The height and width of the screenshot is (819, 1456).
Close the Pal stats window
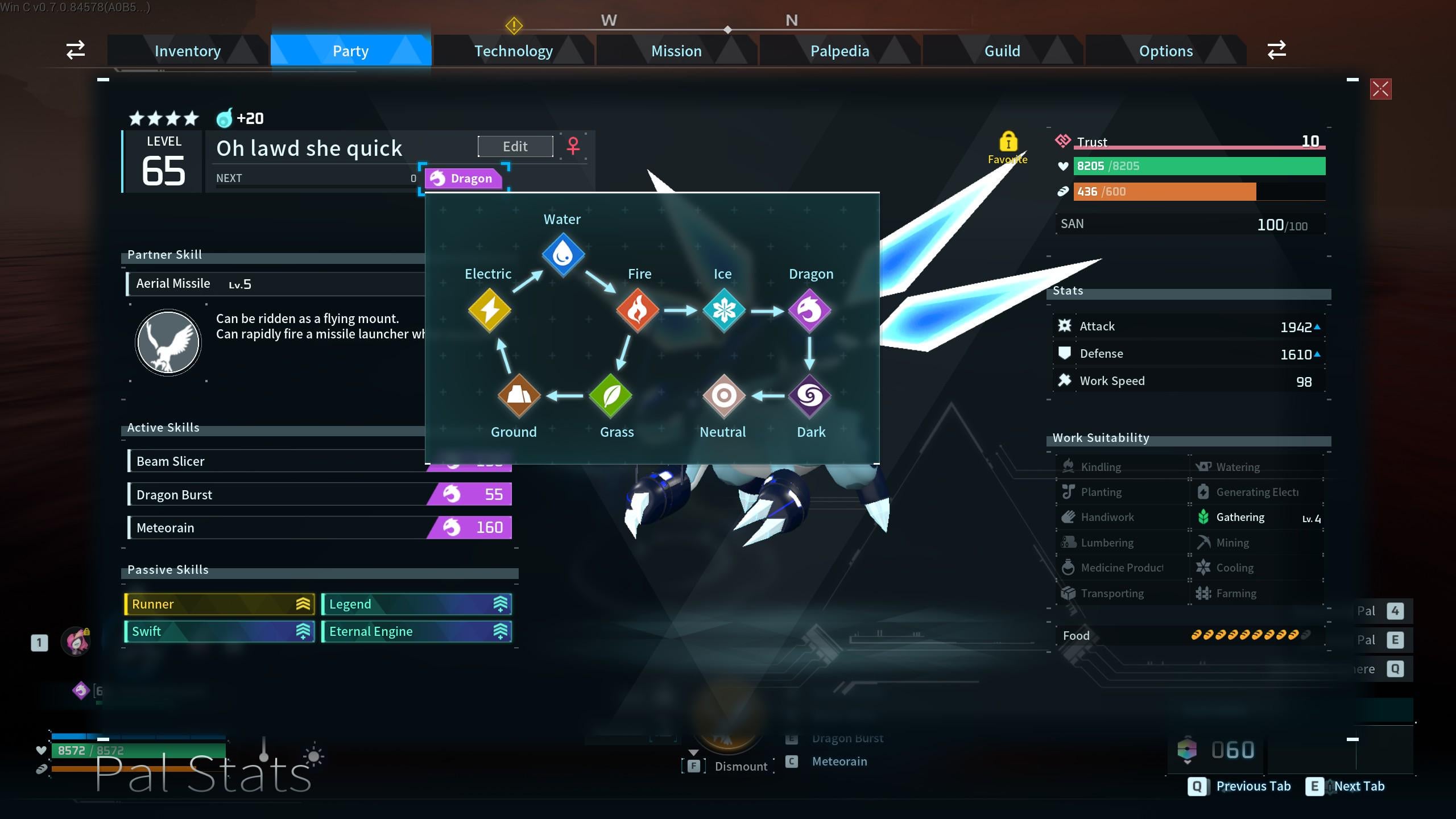(x=1380, y=89)
